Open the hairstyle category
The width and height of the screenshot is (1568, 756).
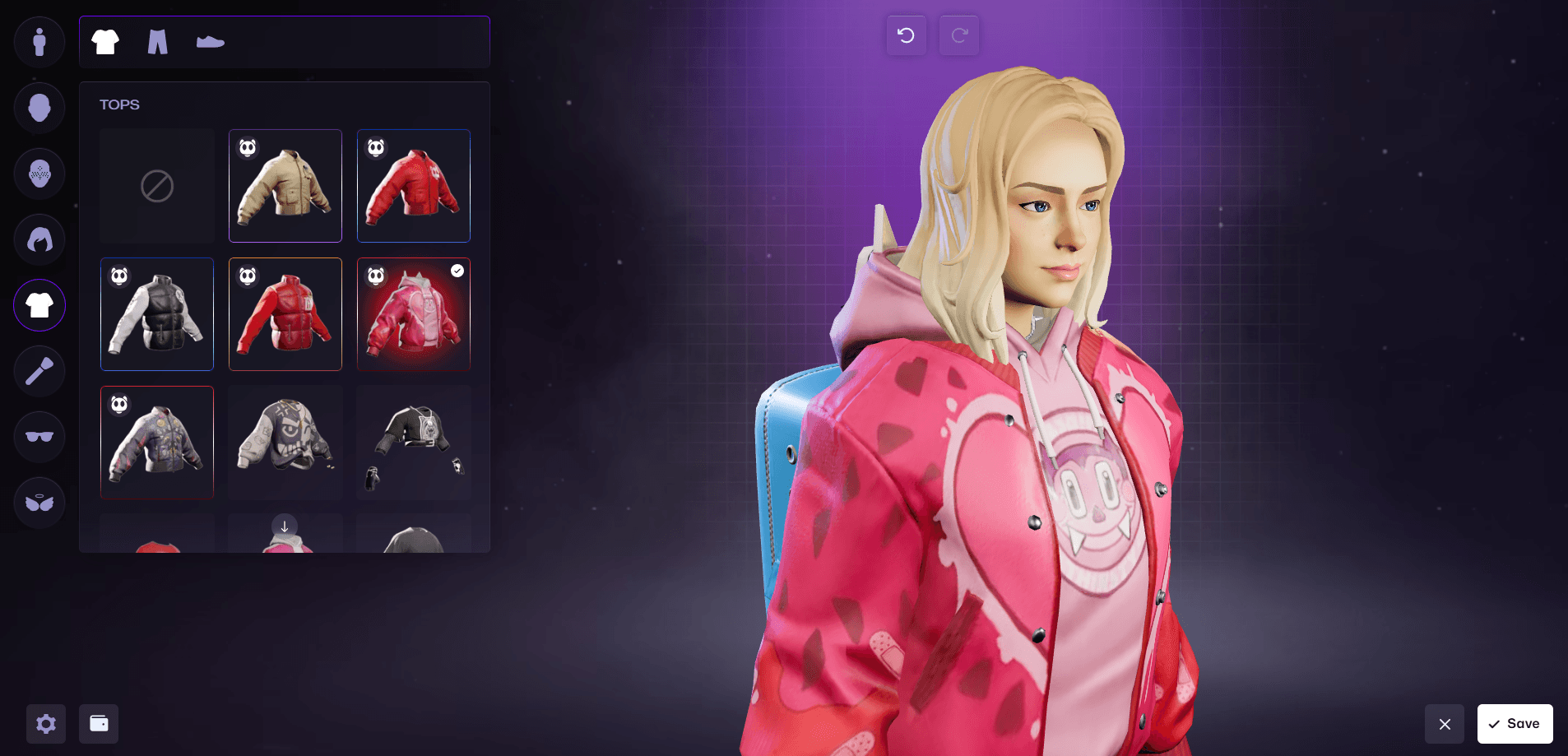(39, 239)
